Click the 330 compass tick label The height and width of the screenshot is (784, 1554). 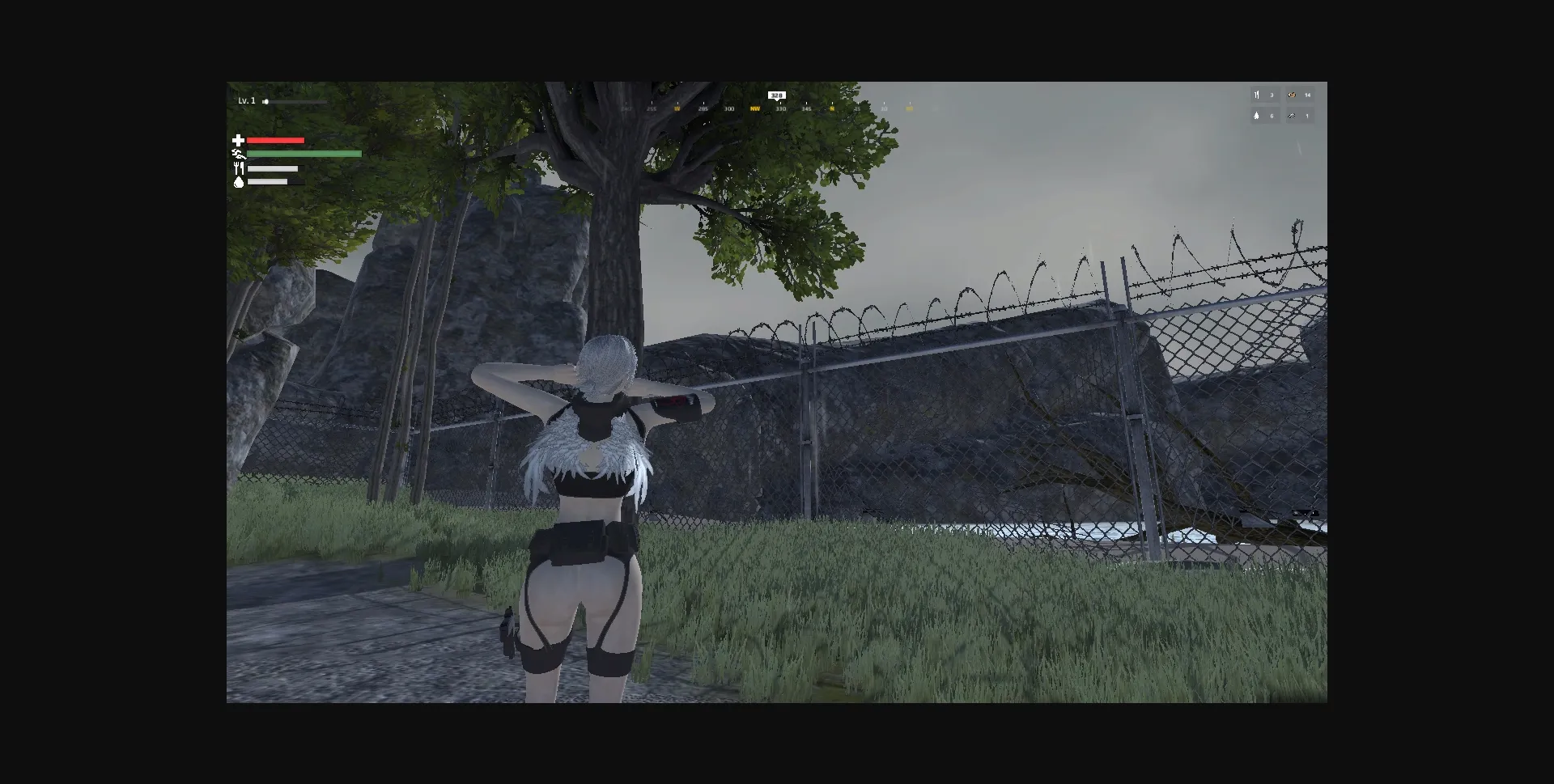[x=781, y=108]
